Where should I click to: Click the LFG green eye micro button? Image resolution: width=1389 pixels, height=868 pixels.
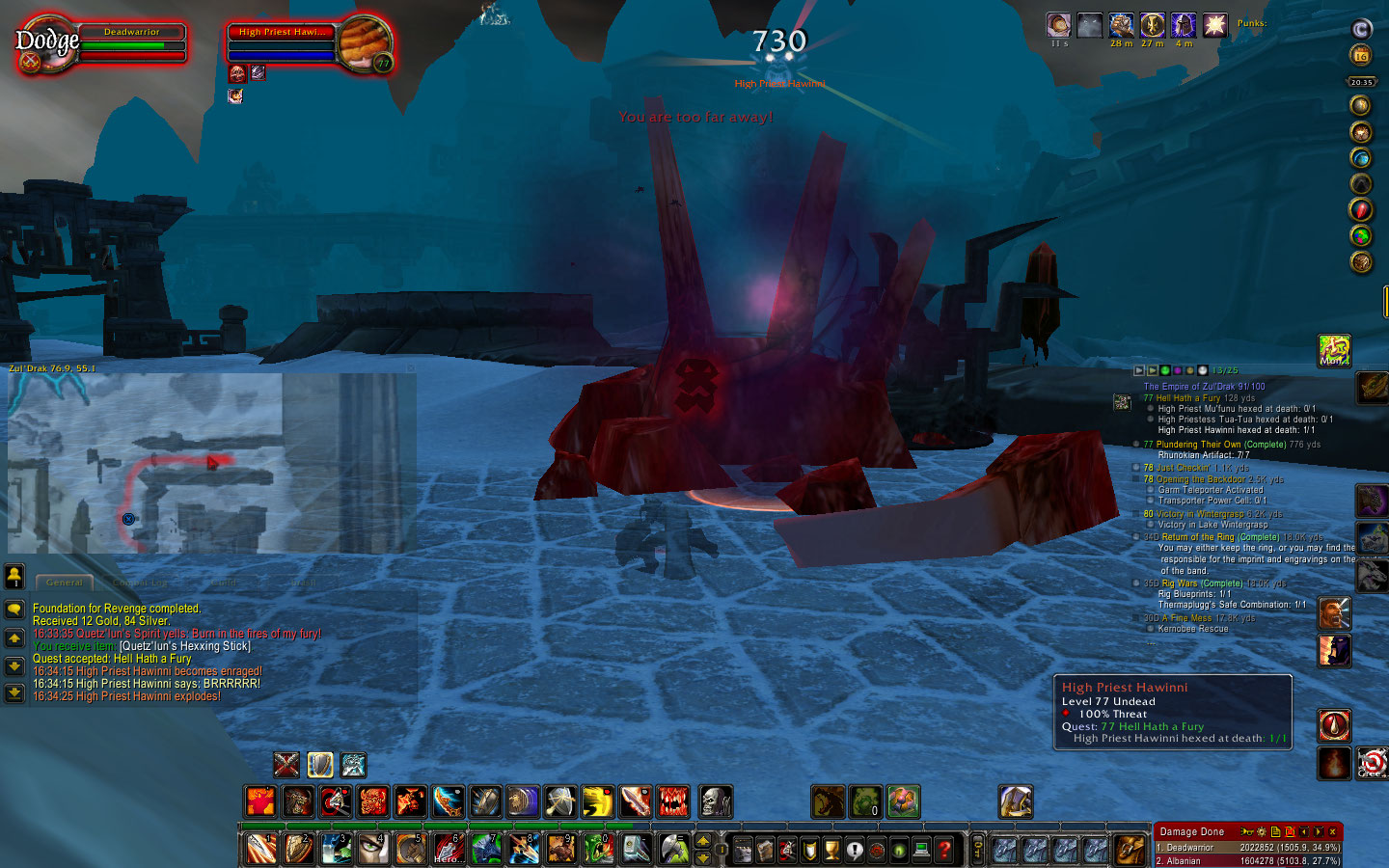pyautogui.click(x=897, y=850)
